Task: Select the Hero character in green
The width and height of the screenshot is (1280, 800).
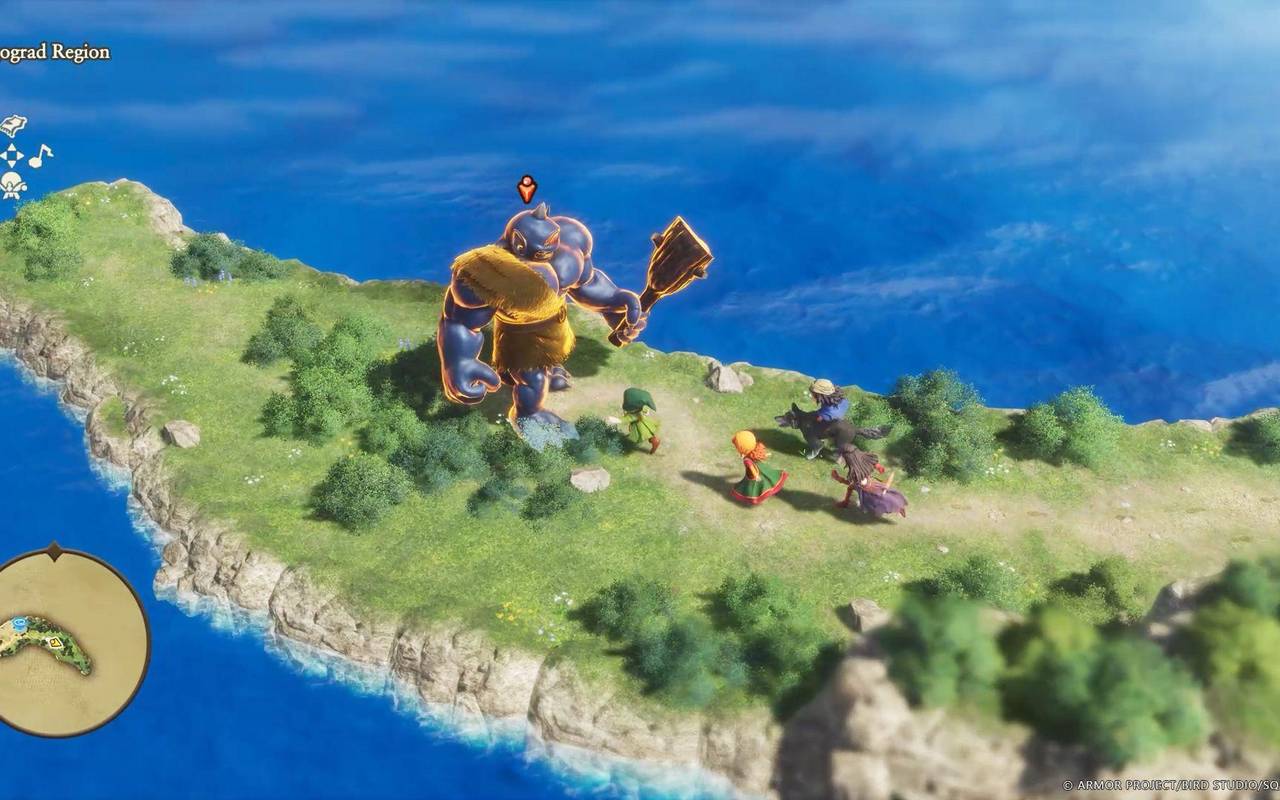Action: click(640, 415)
